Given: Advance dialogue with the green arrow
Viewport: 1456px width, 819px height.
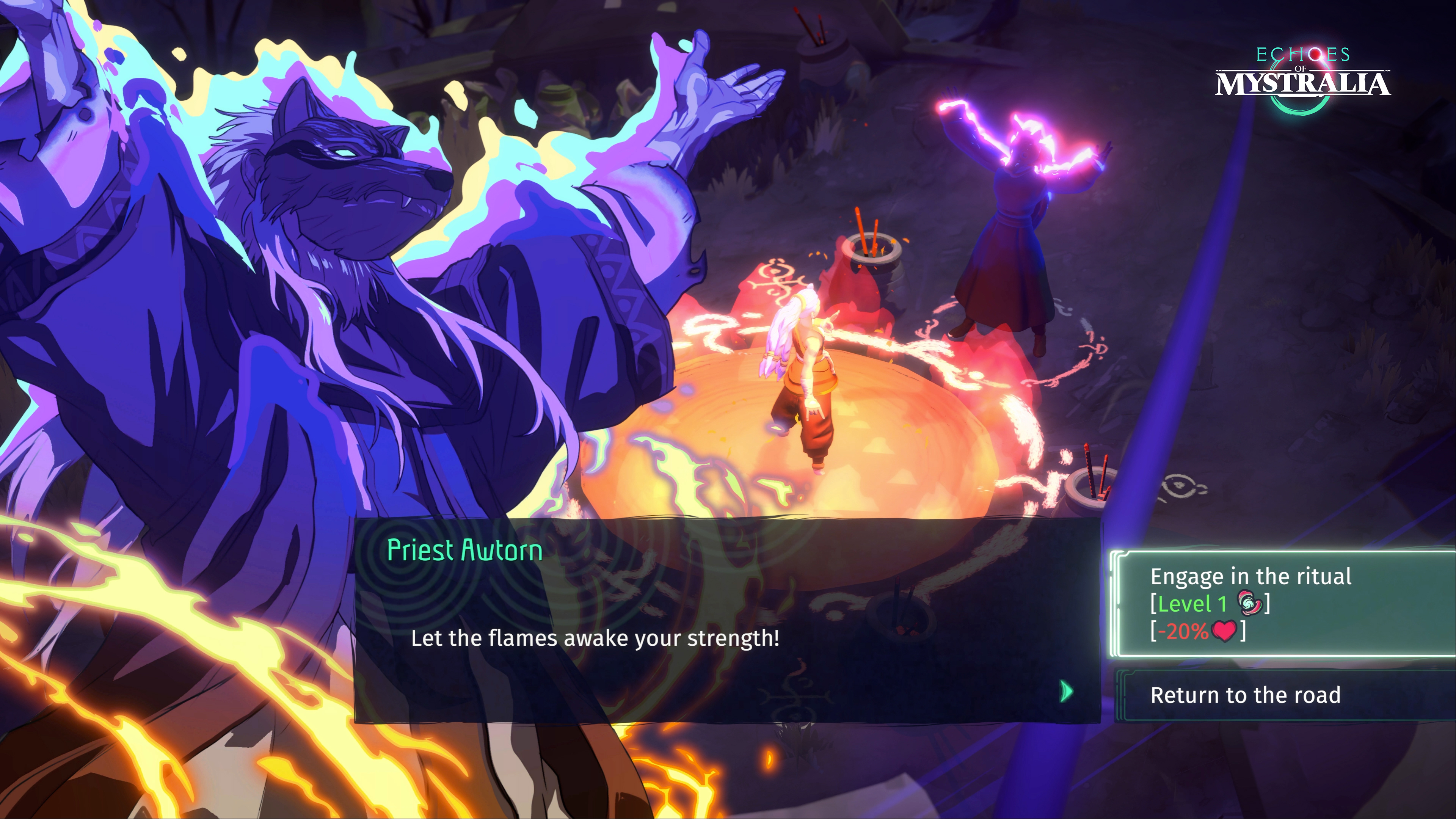Looking at the screenshot, I should (x=1066, y=691).
